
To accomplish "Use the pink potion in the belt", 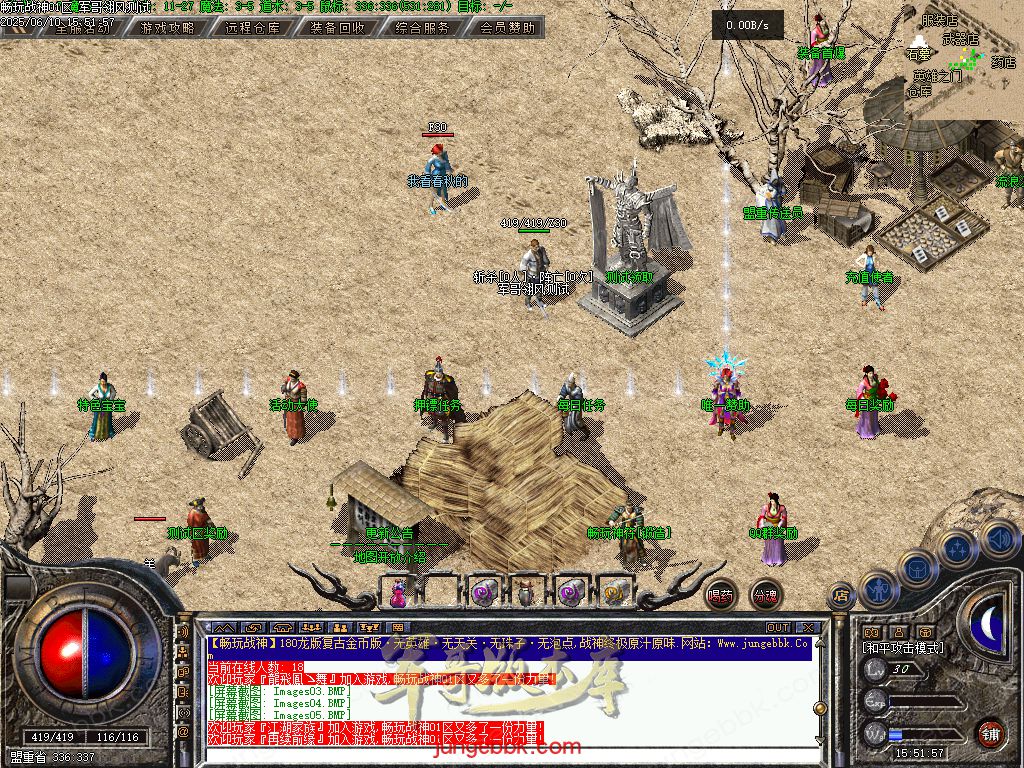I will (399, 593).
